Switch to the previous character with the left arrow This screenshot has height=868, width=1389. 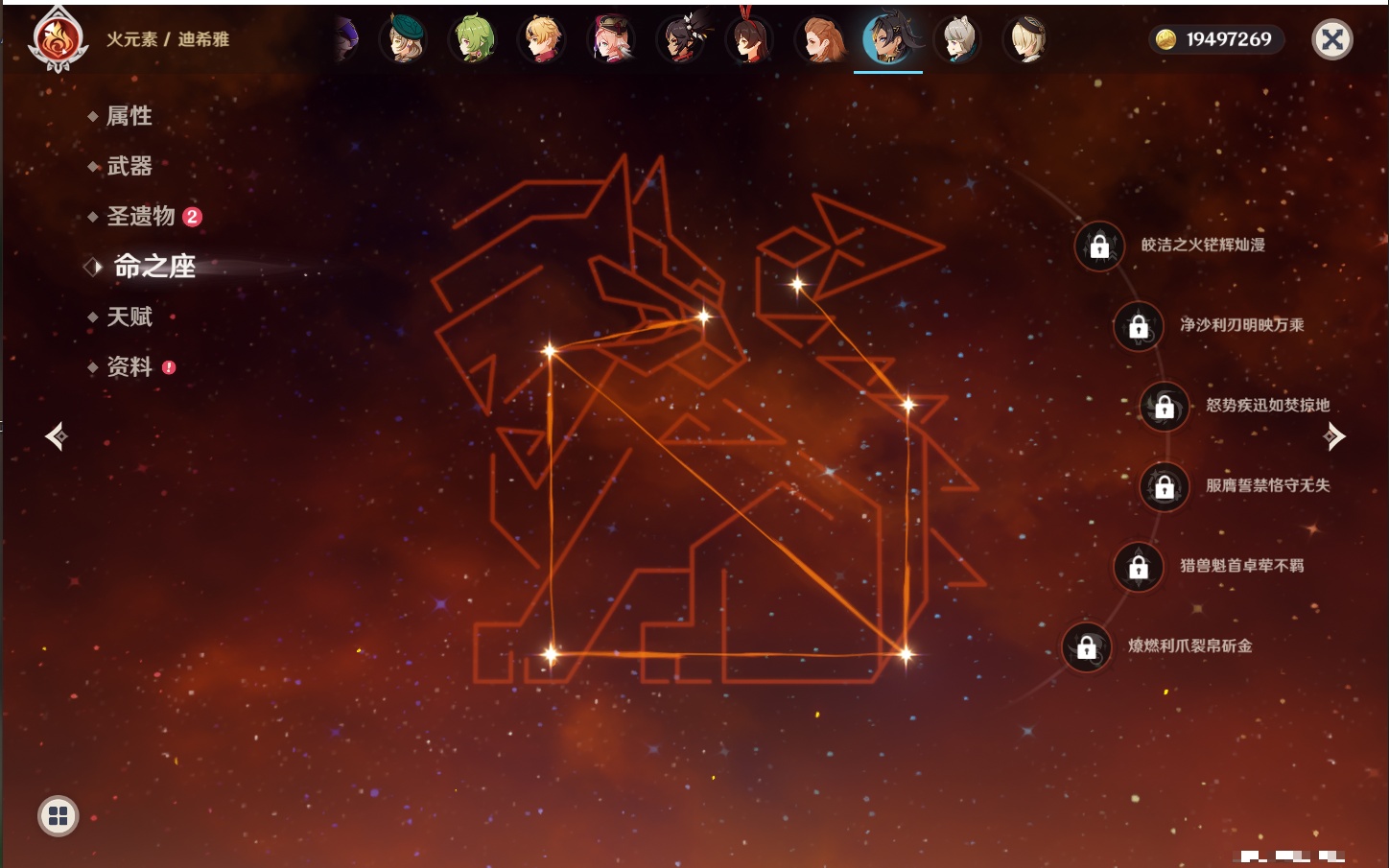[x=56, y=436]
